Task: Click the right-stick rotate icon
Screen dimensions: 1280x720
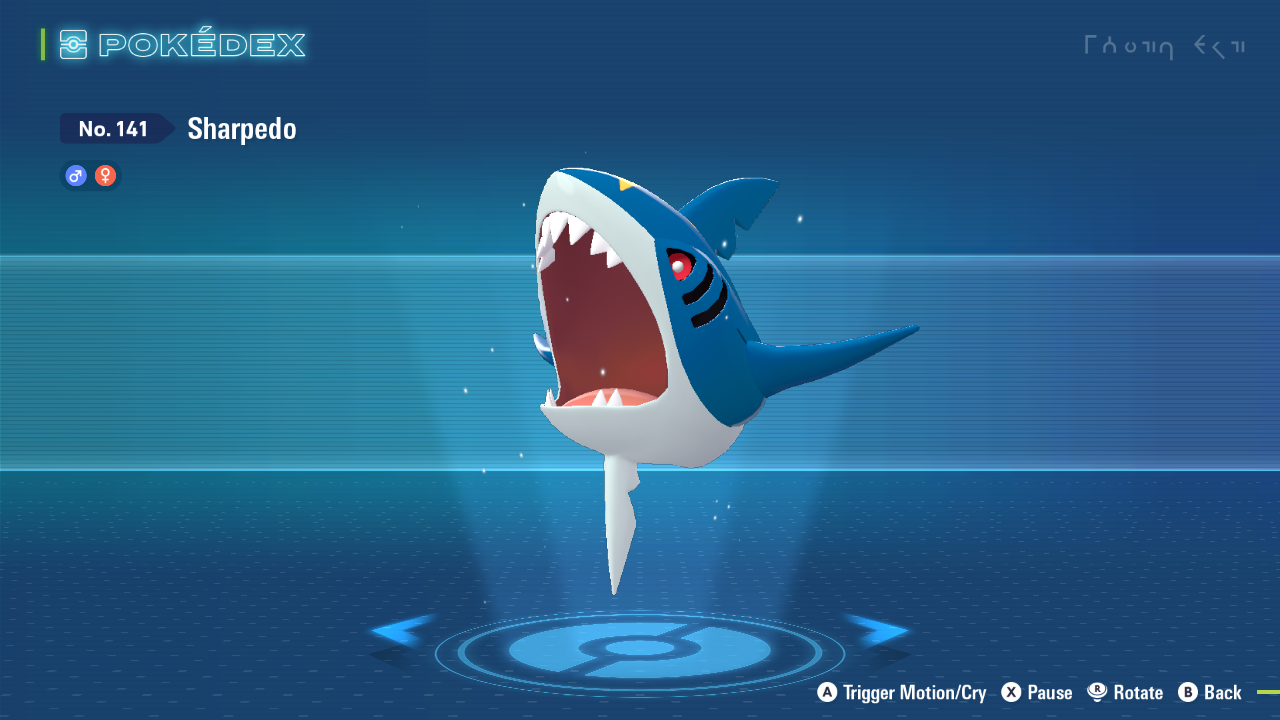Action: [x=1096, y=692]
